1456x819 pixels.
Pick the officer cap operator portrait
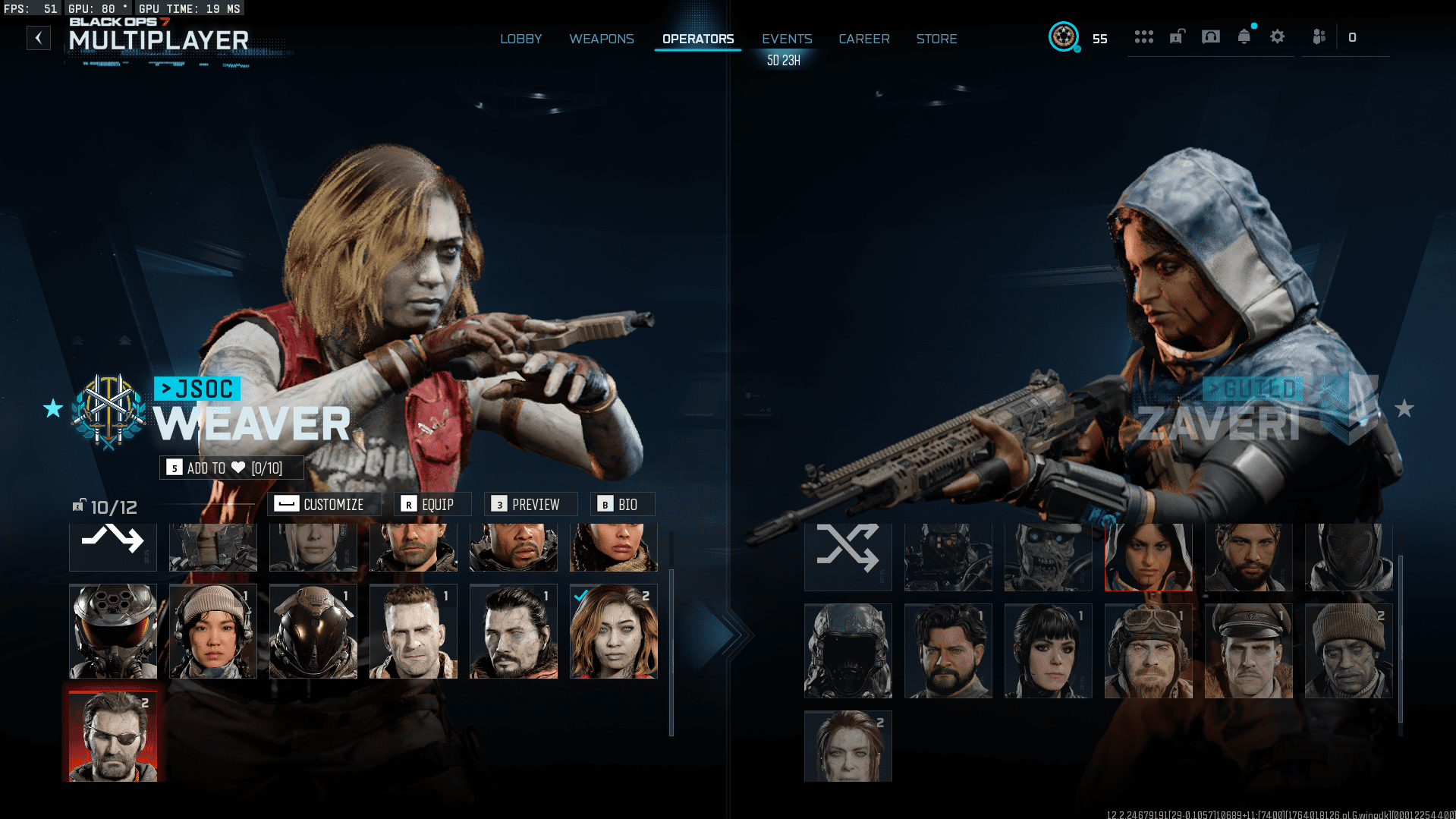point(1248,650)
